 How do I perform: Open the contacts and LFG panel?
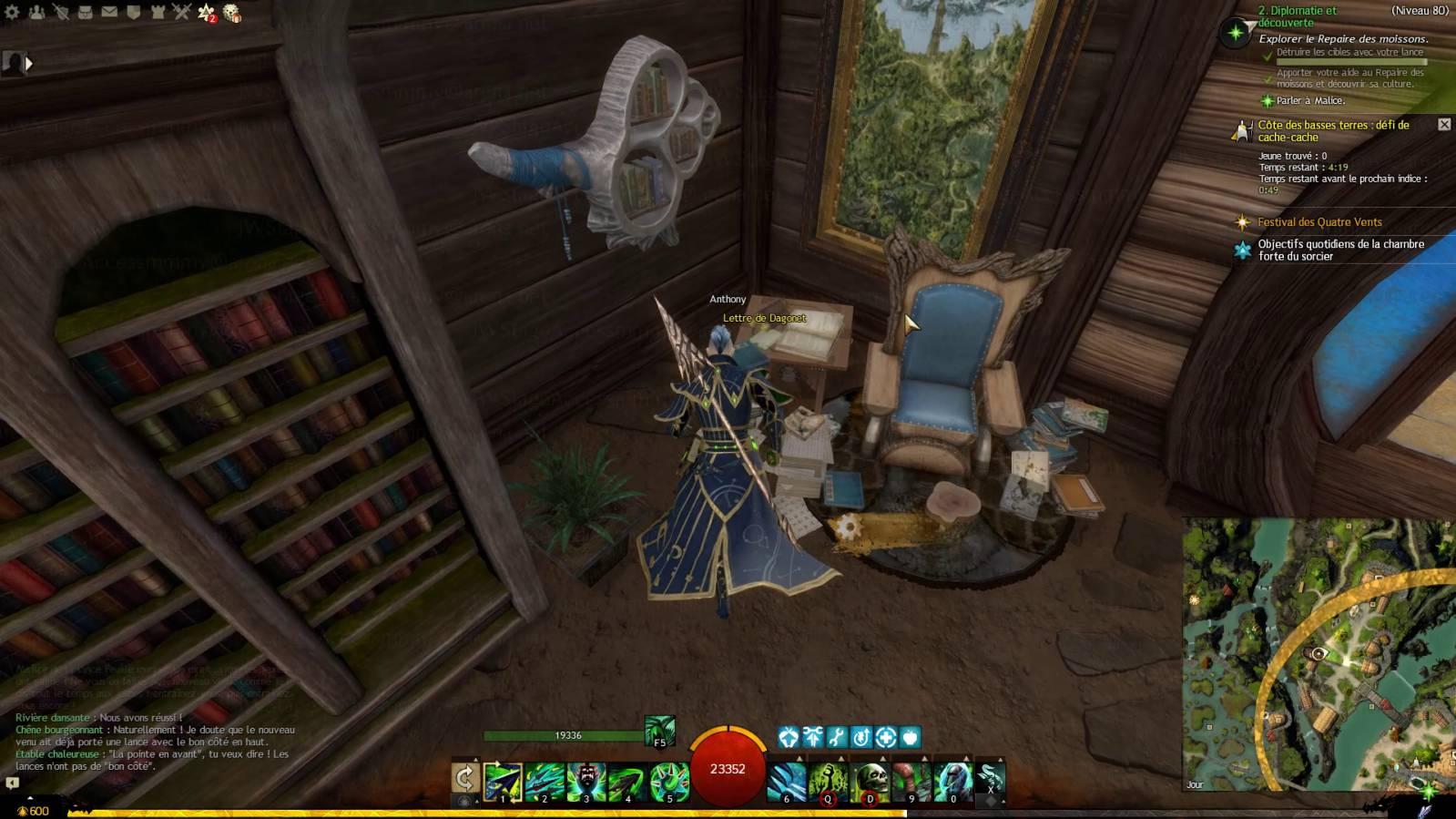click(x=36, y=13)
